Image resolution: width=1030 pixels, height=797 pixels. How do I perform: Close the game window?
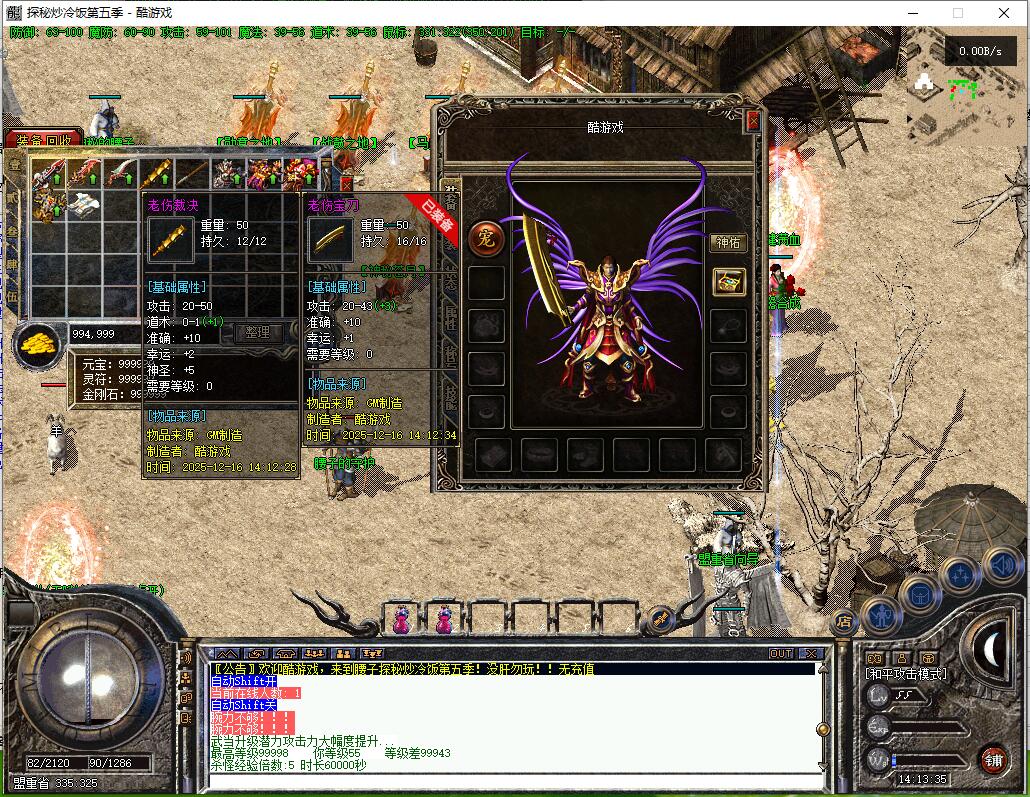(1003, 13)
